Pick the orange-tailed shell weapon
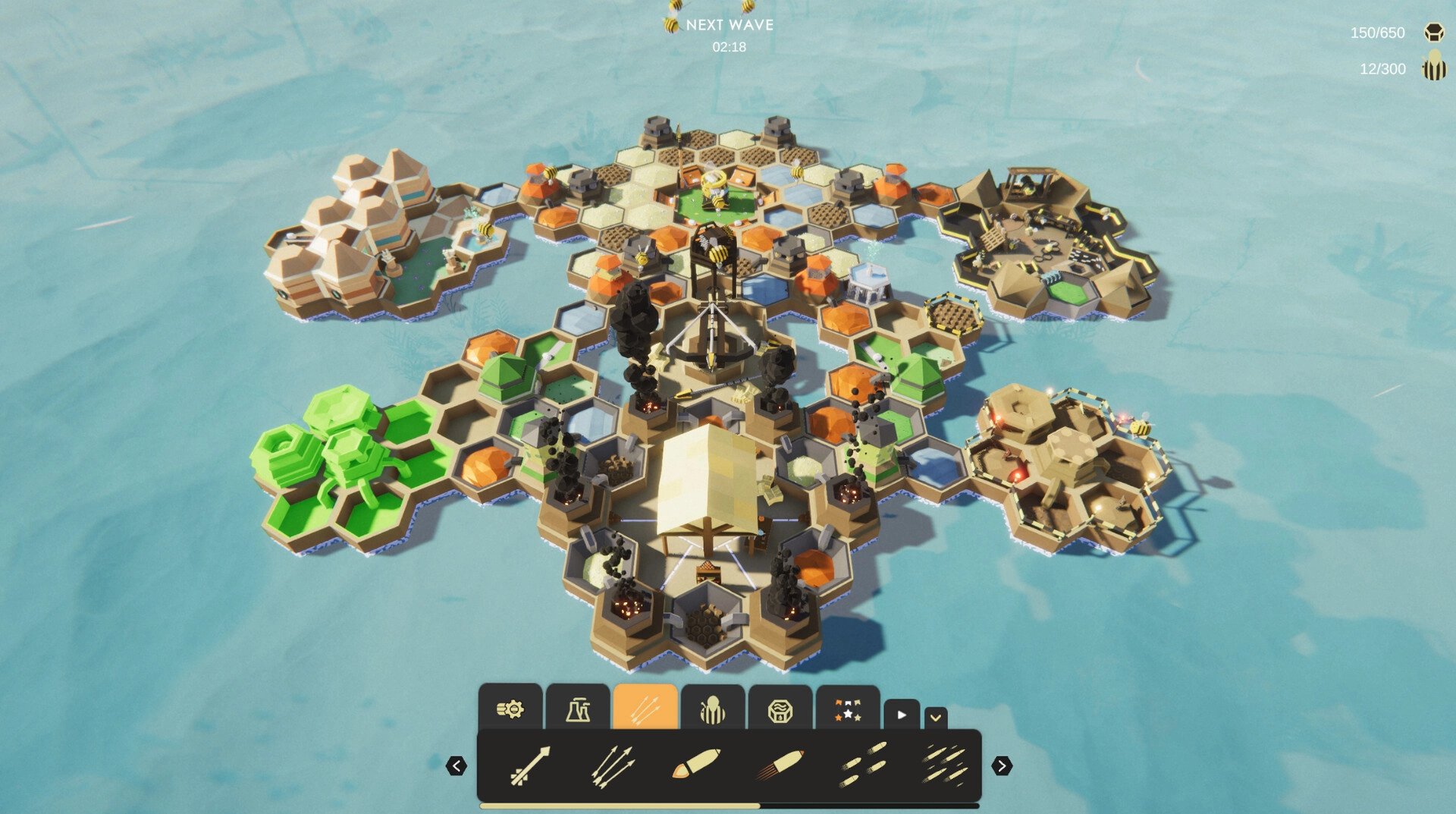The height and width of the screenshot is (814, 1456). point(695,763)
